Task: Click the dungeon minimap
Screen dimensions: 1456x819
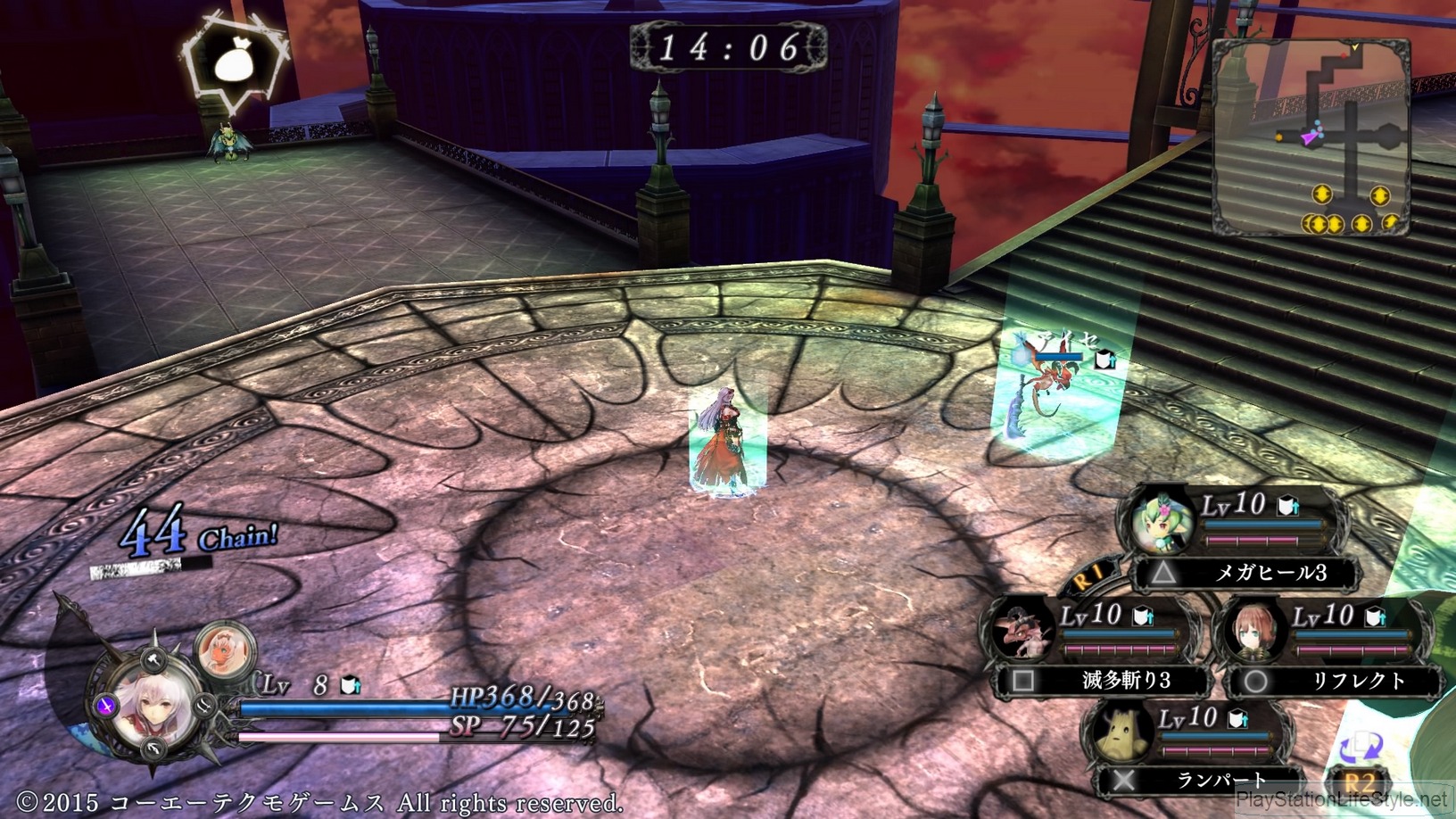Action: (x=1311, y=136)
